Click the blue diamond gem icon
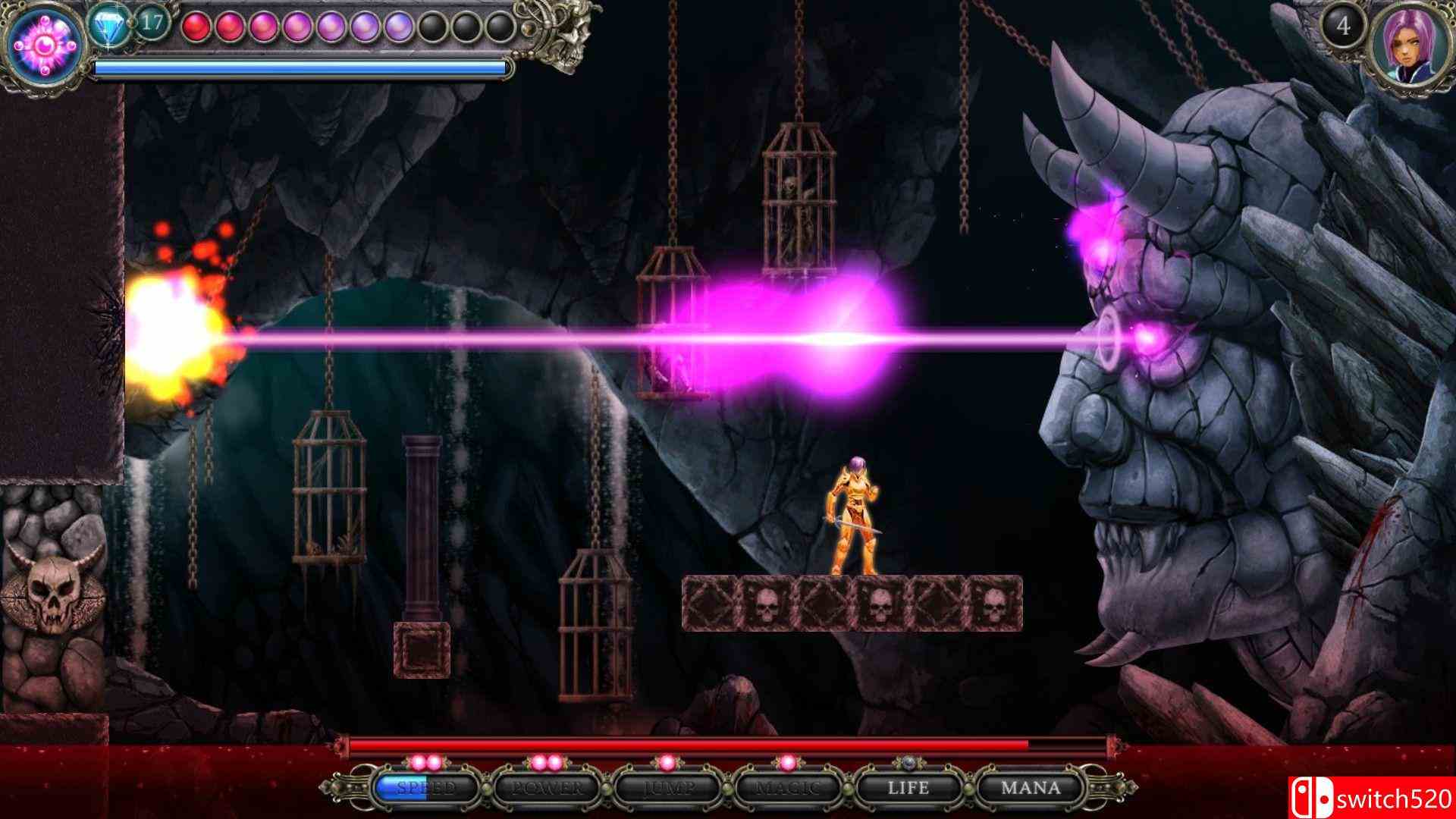This screenshot has width=1456, height=819. [x=108, y=28]
